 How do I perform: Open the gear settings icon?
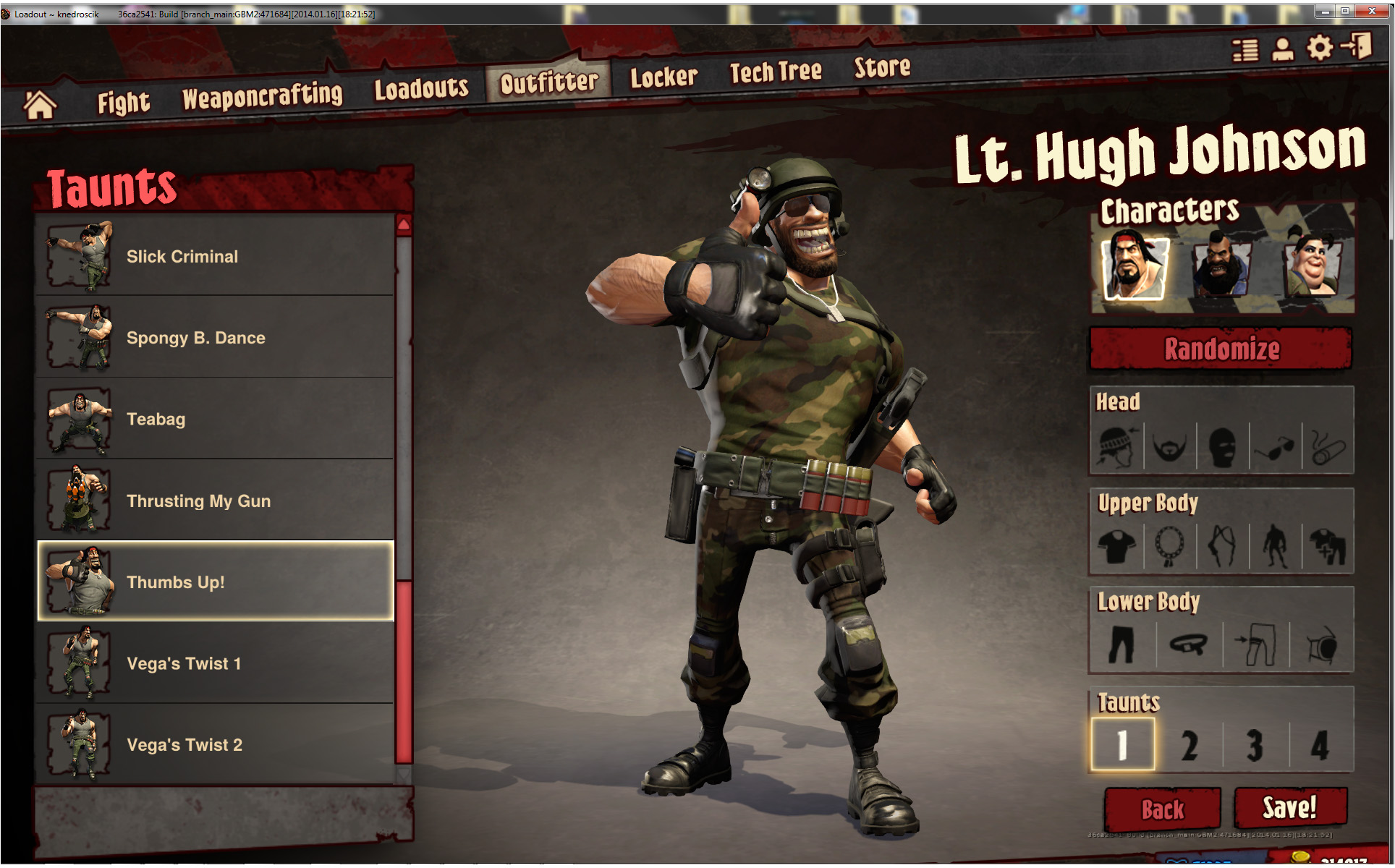pyautogui.click(x=1319, y=48)
